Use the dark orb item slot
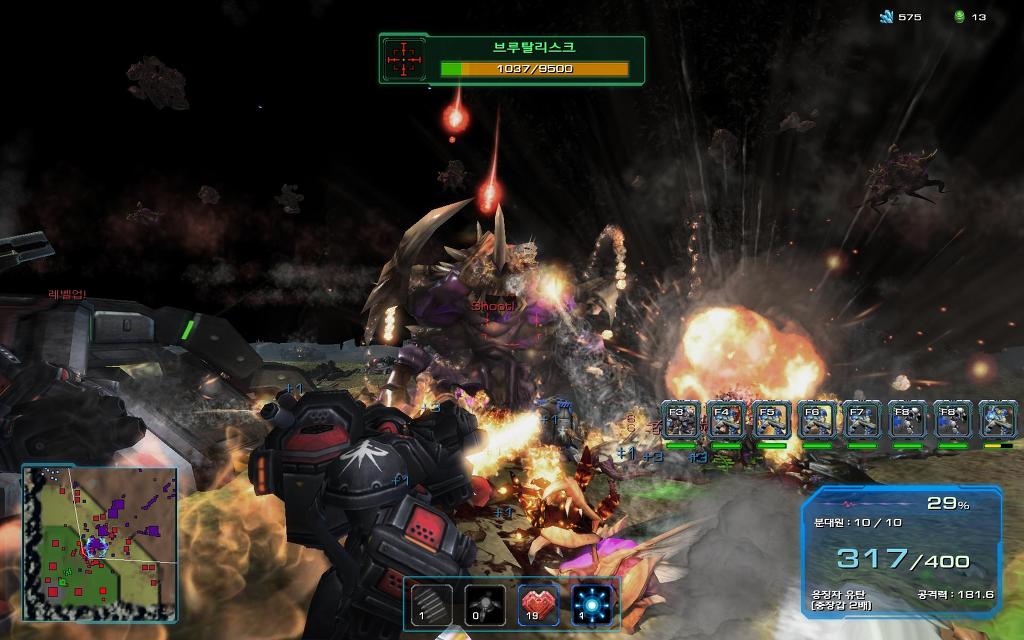 tap(485, 604)
